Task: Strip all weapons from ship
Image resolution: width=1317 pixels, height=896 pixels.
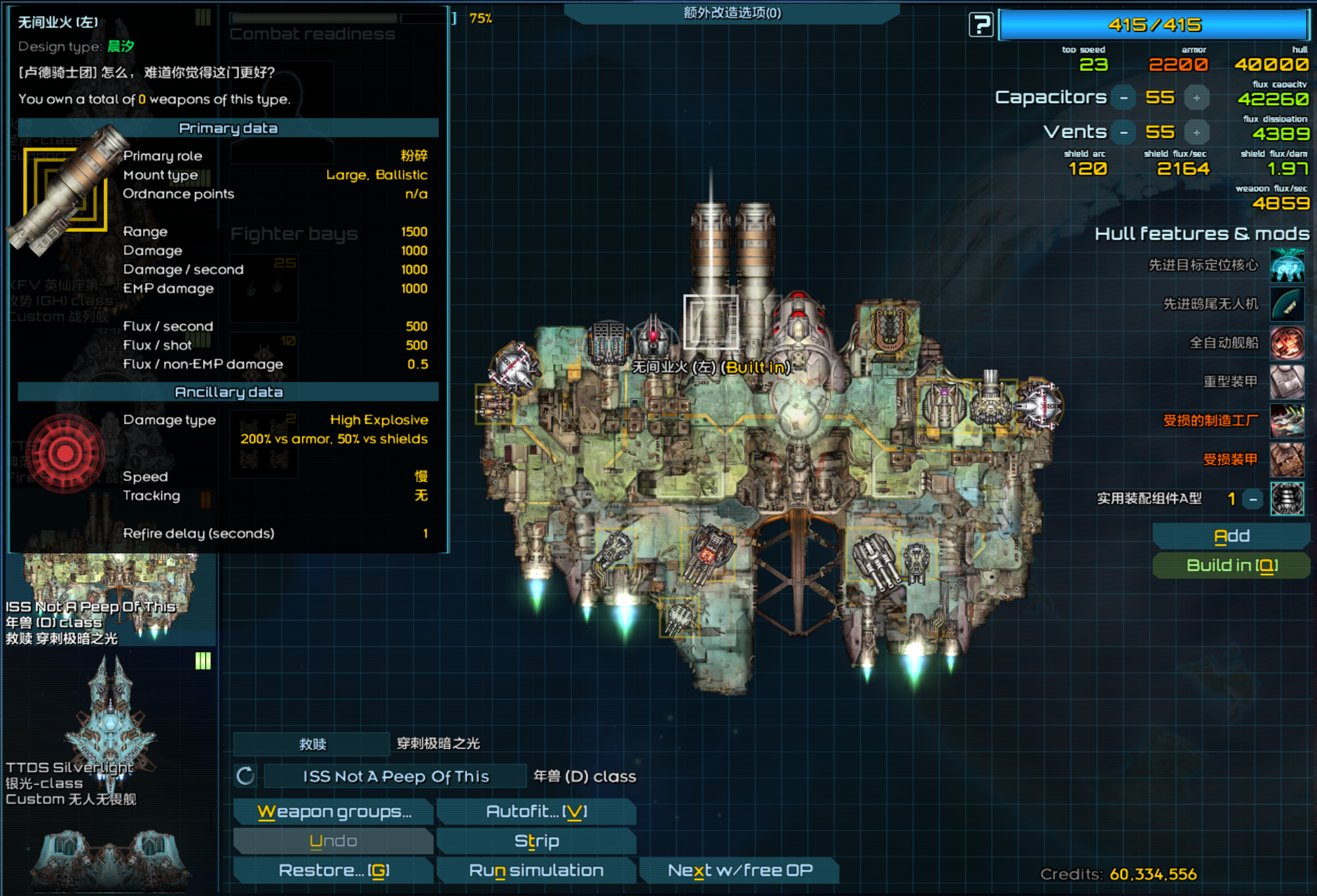Action: tap(536, 841)
